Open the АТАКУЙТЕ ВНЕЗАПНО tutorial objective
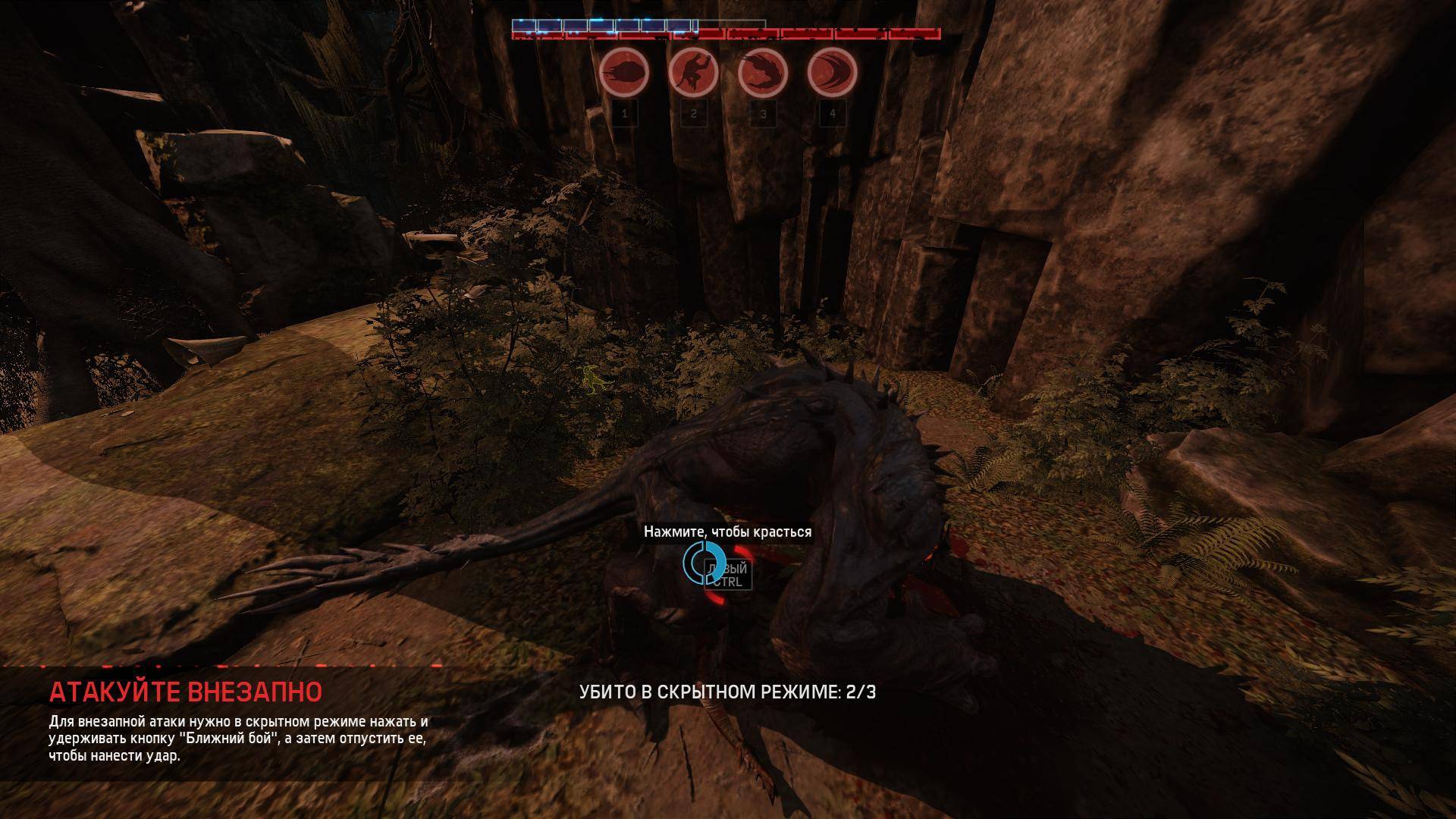The image size is (1456, 819). coord(186,692)
